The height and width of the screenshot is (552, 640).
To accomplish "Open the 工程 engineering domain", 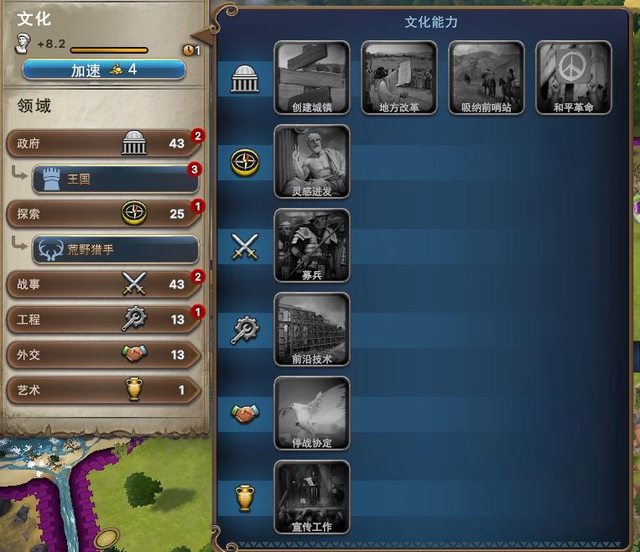I will pos(100,319).
